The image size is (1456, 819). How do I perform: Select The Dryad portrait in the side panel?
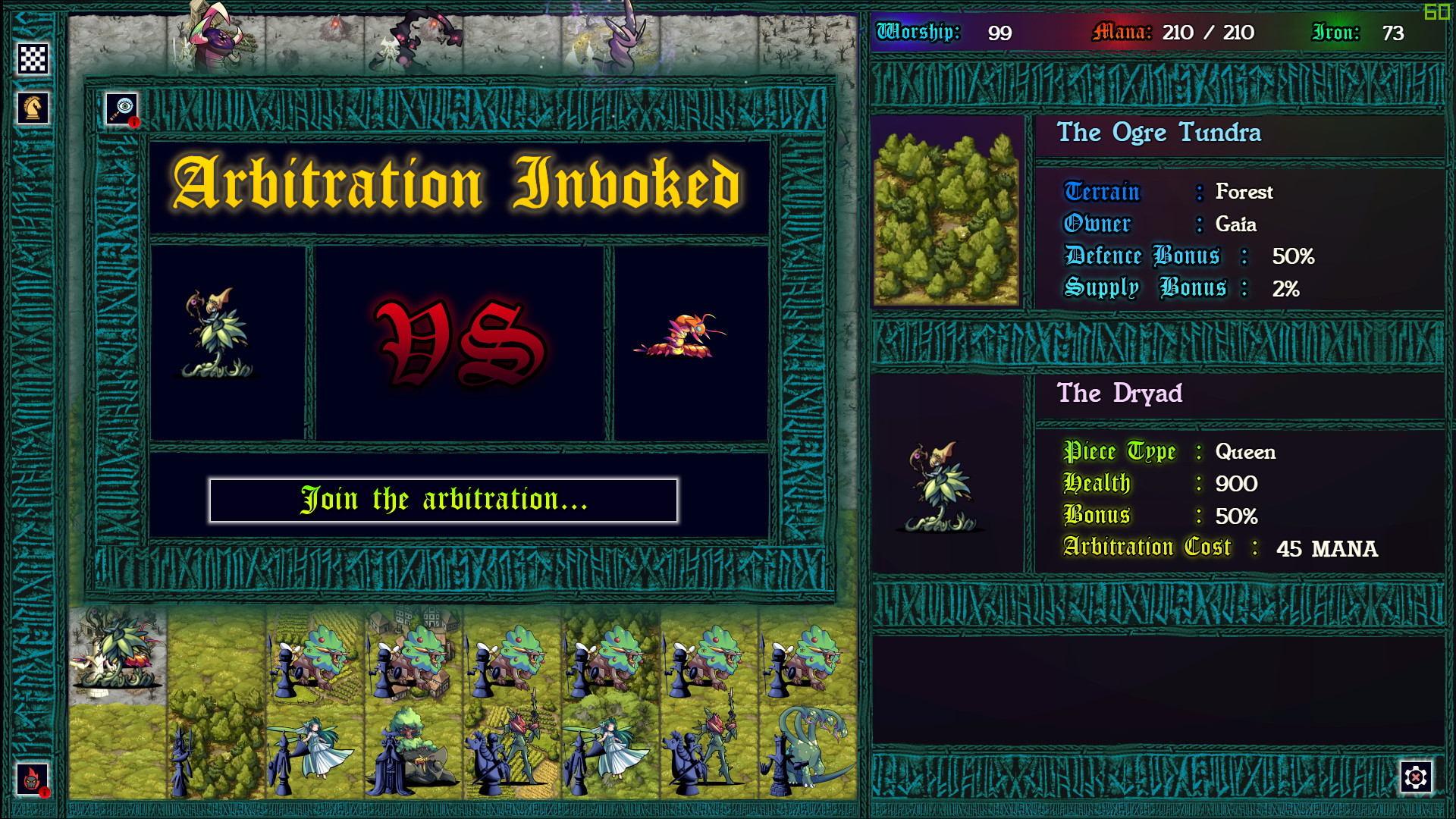940,485
